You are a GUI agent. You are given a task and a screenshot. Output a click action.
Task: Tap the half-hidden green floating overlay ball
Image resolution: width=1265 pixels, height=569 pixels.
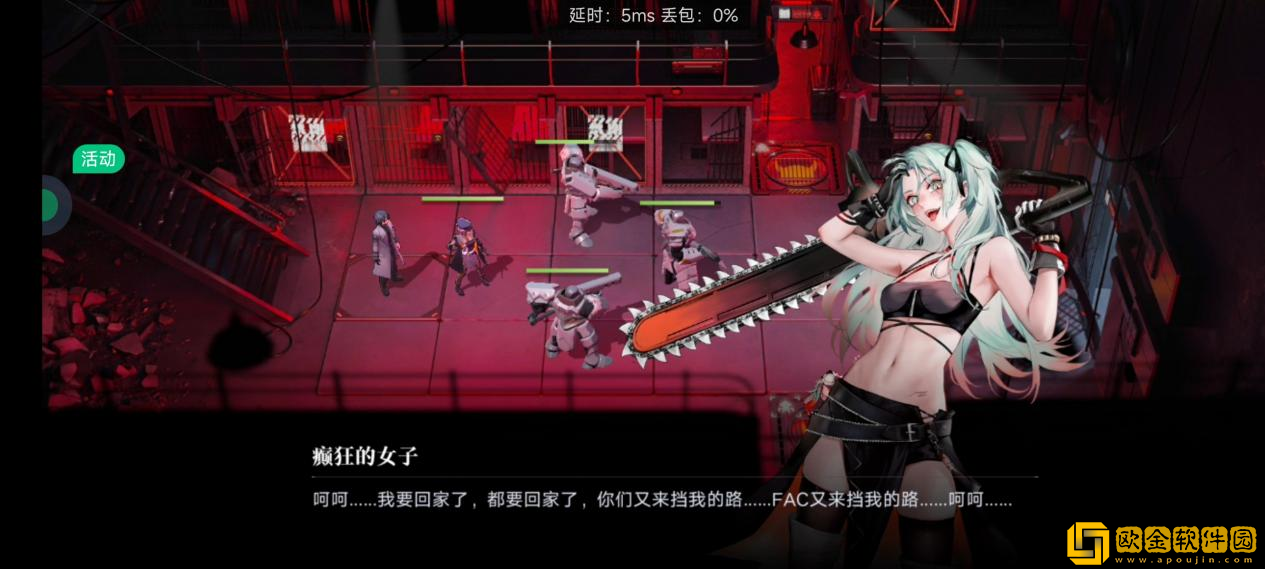(53, 205)
